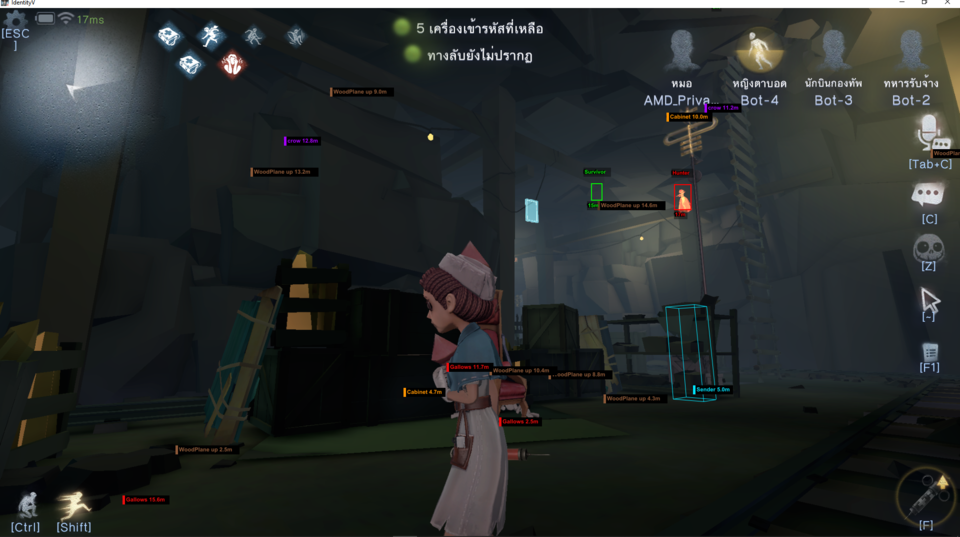This screenshot has height=537, width=960.
Task: Activate the mouse cursor mode icon
Action: (930, 298)
